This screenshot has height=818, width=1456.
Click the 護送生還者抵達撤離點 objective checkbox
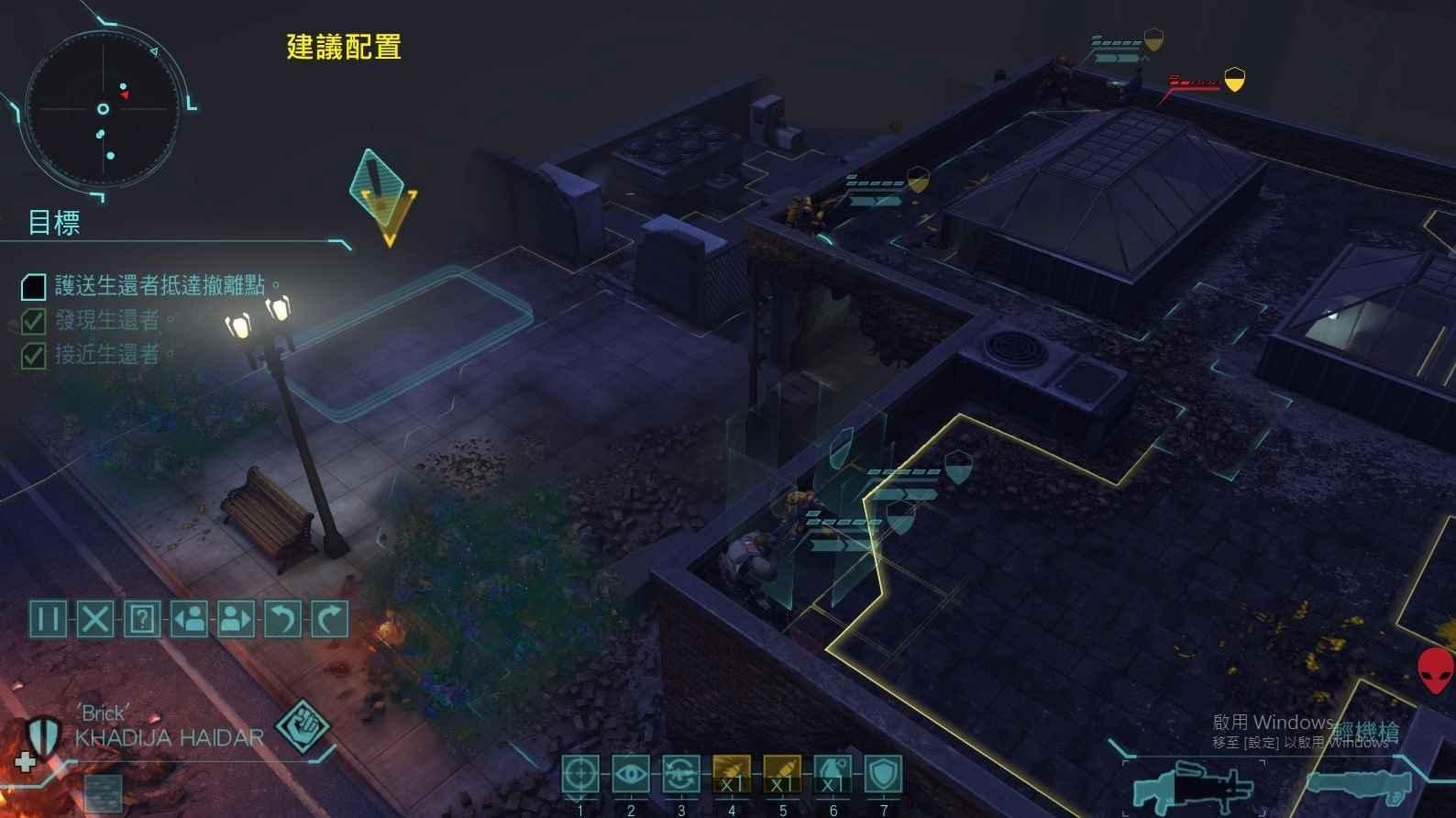tap(32, 287)
